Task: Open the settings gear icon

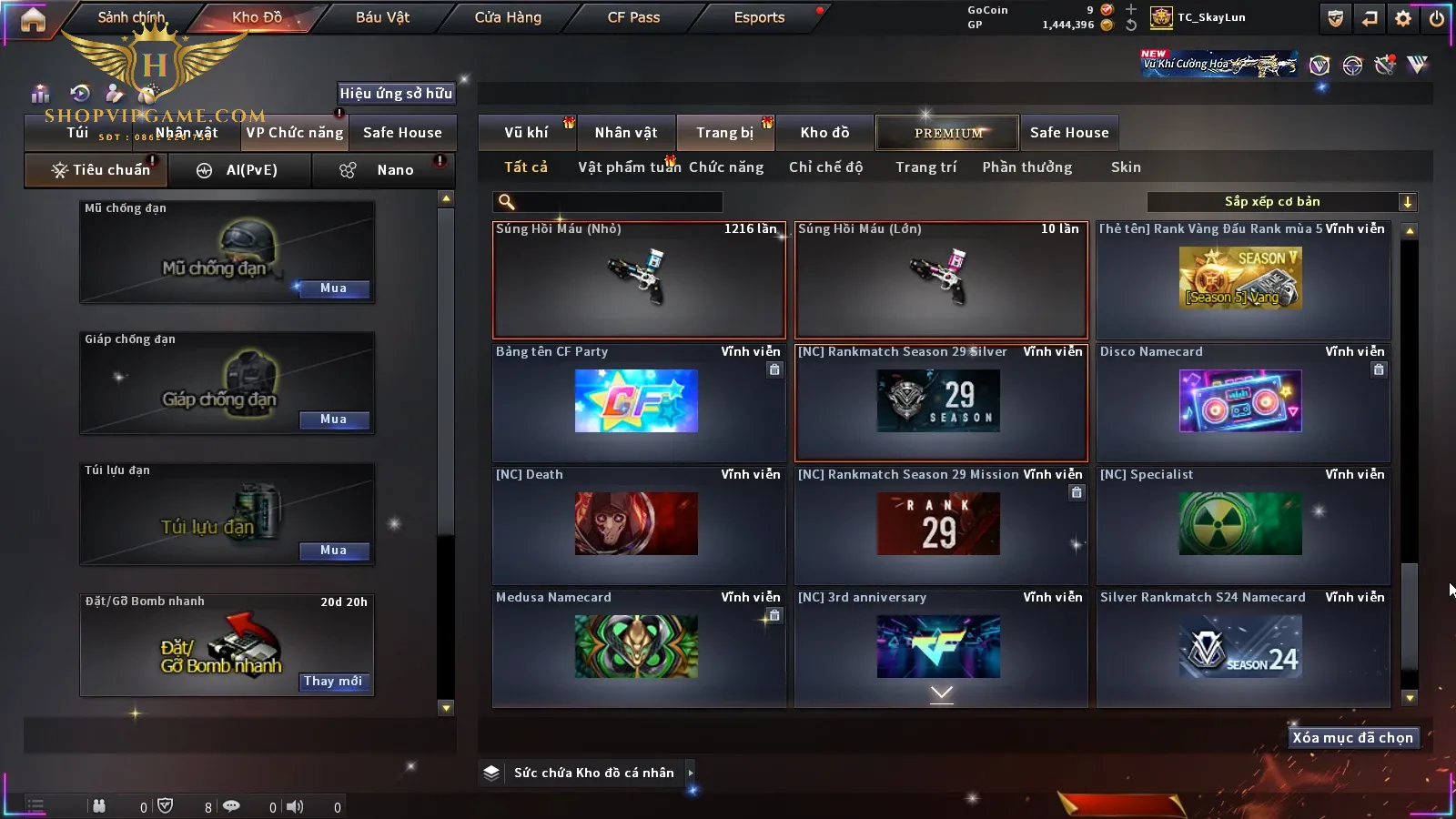Action: pos(1403,18)
